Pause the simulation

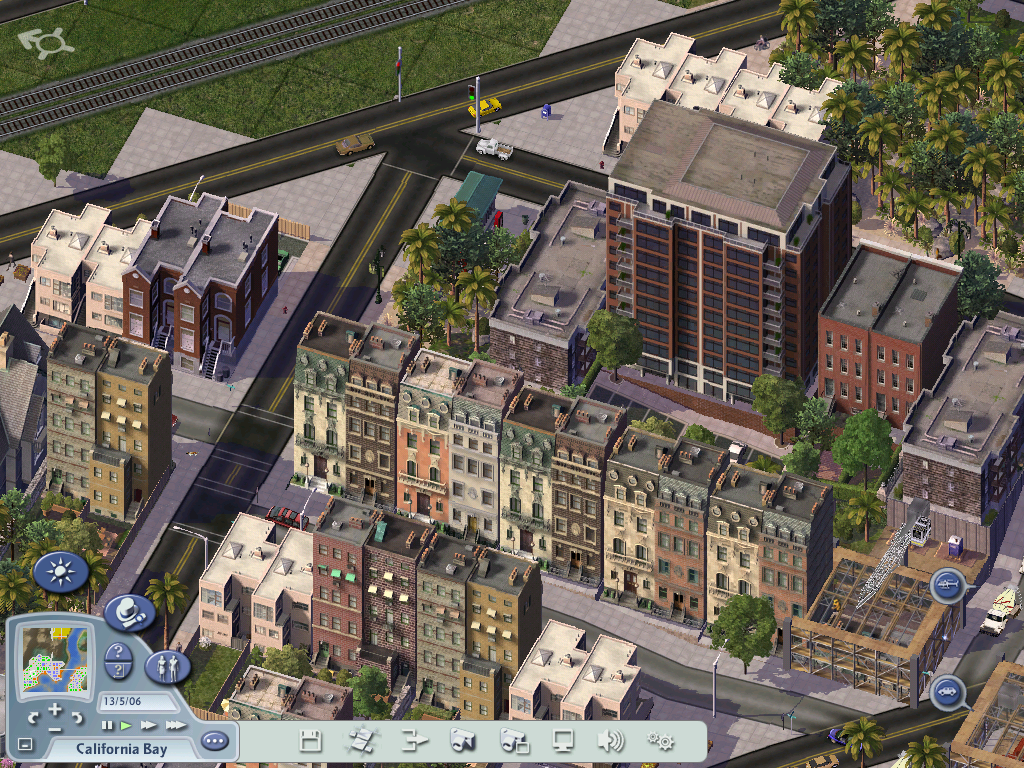pyautogui.click(x=107, y=724)
